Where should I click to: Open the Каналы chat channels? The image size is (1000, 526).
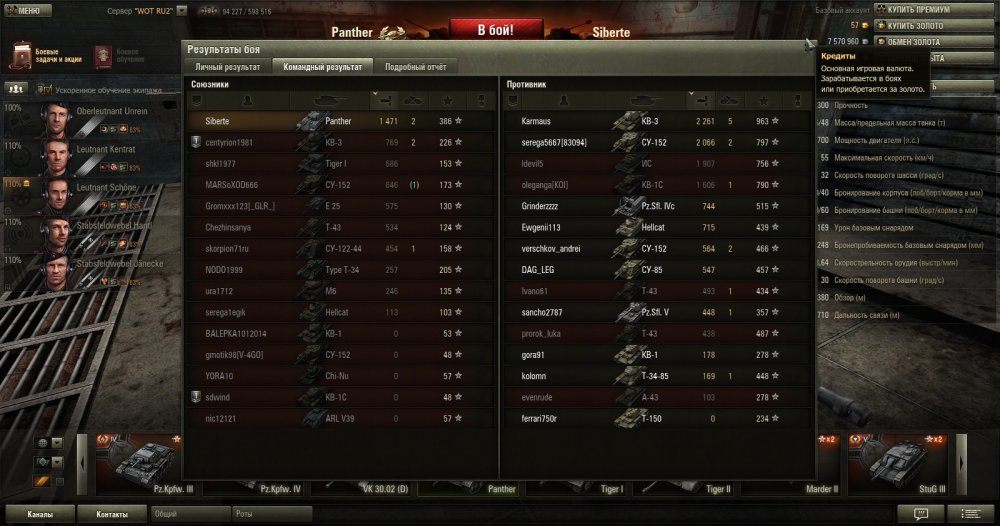point(41,514)
